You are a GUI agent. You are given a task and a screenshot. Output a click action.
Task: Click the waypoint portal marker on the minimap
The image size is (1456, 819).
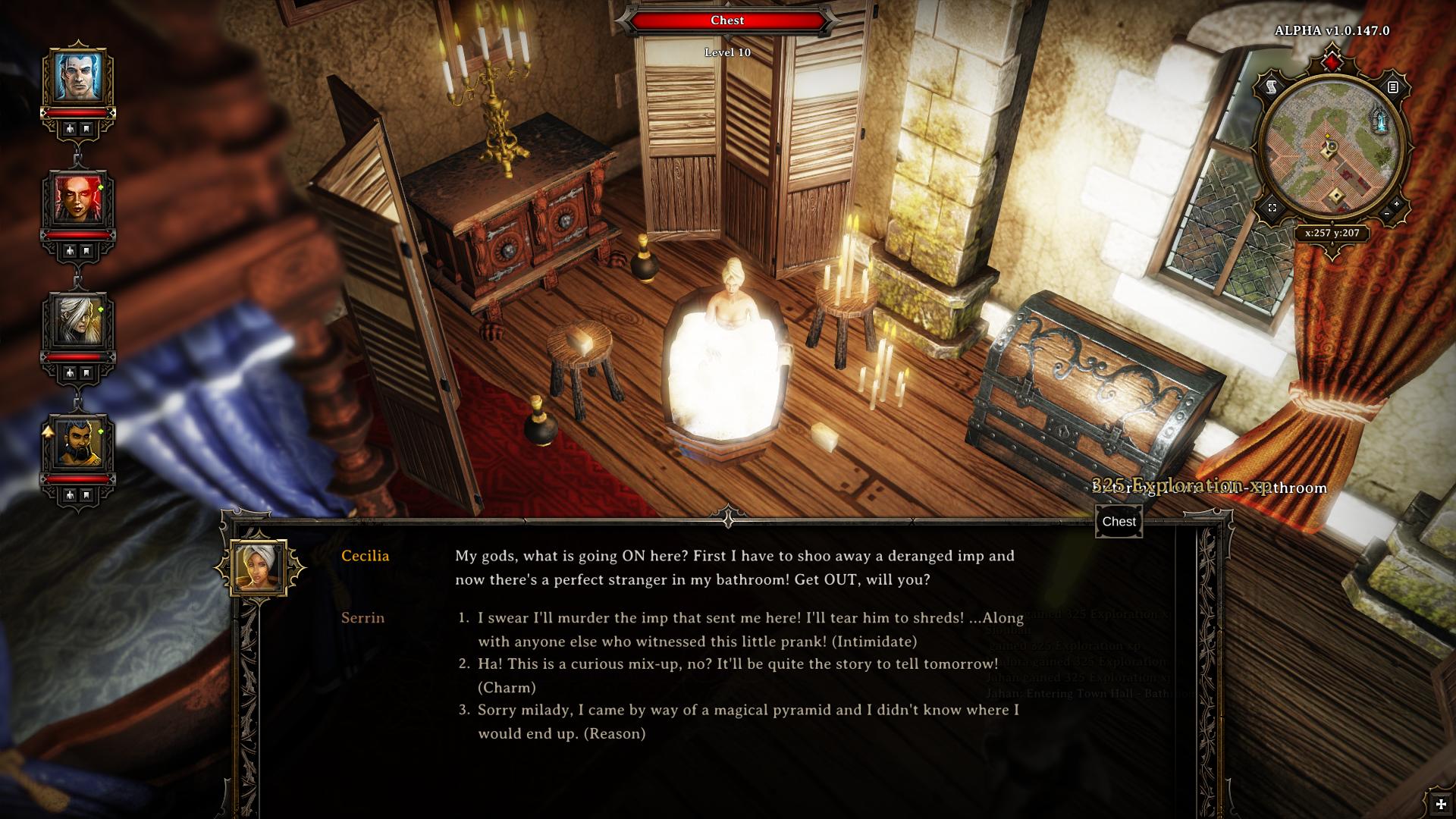(x=1380, y=120)
